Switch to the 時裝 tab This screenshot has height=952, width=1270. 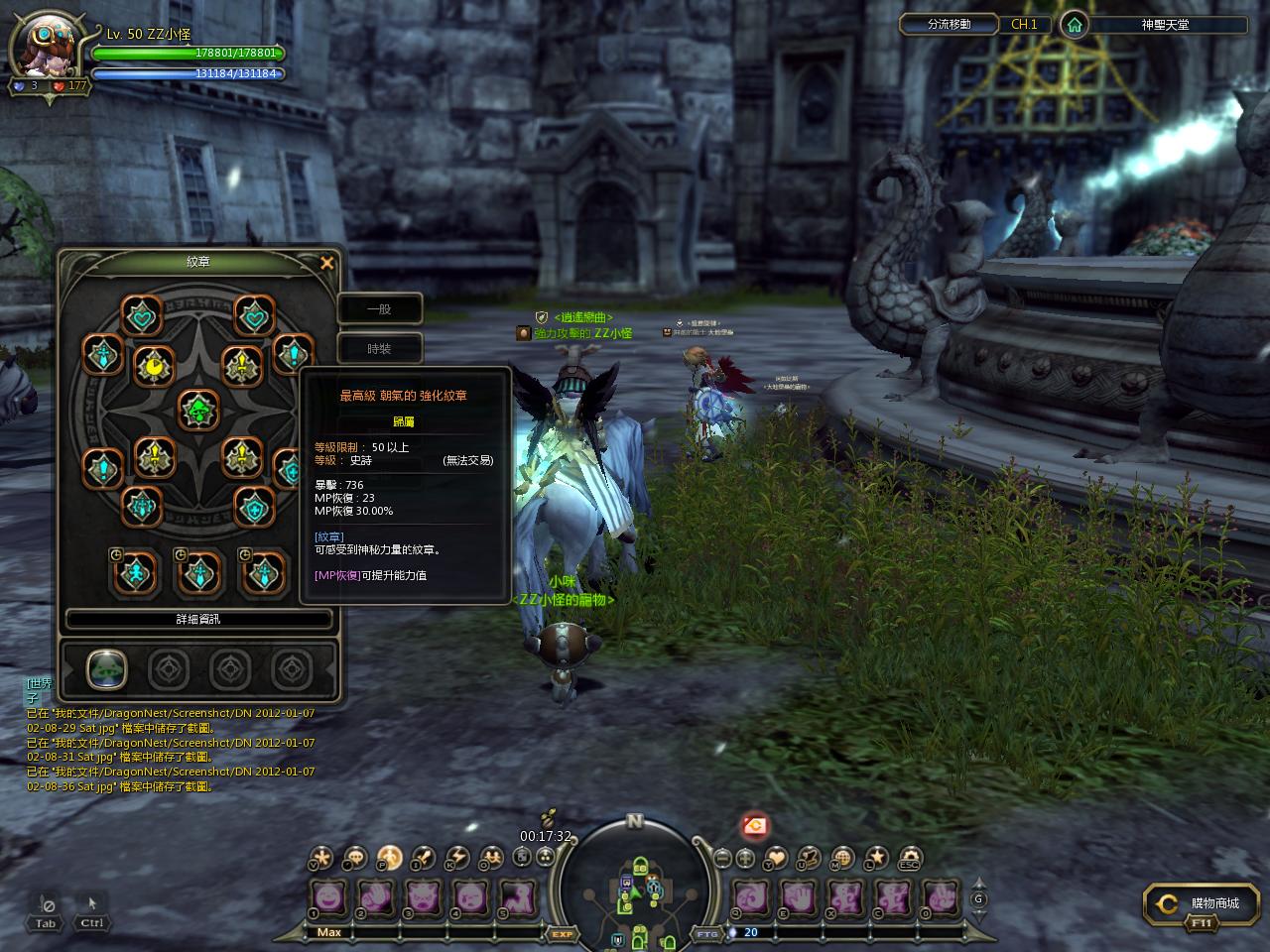click(379, 348)
